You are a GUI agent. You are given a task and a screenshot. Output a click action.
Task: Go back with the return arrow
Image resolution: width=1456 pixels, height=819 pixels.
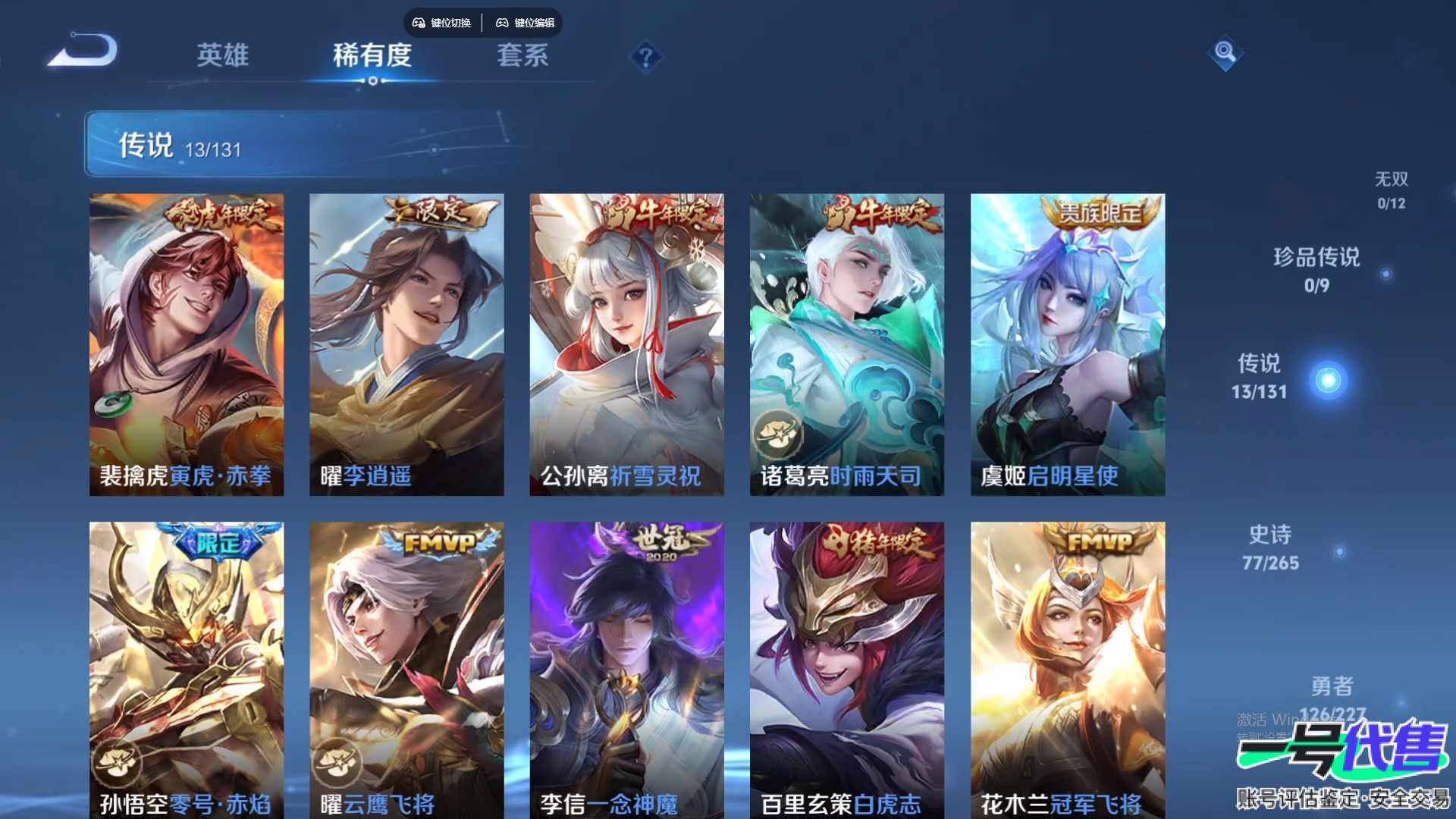coord(83,52)
